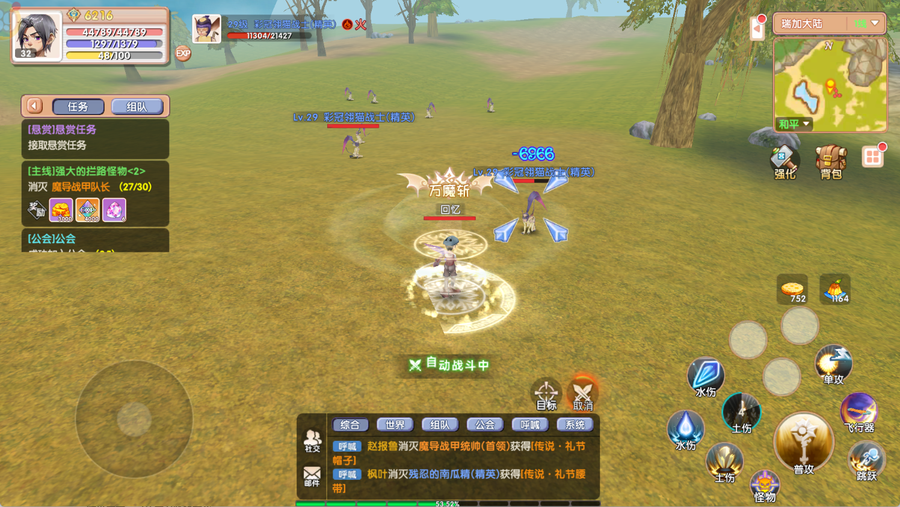Toggle the 和平 peace mode dropdown
900x507 pixels.
793,124
